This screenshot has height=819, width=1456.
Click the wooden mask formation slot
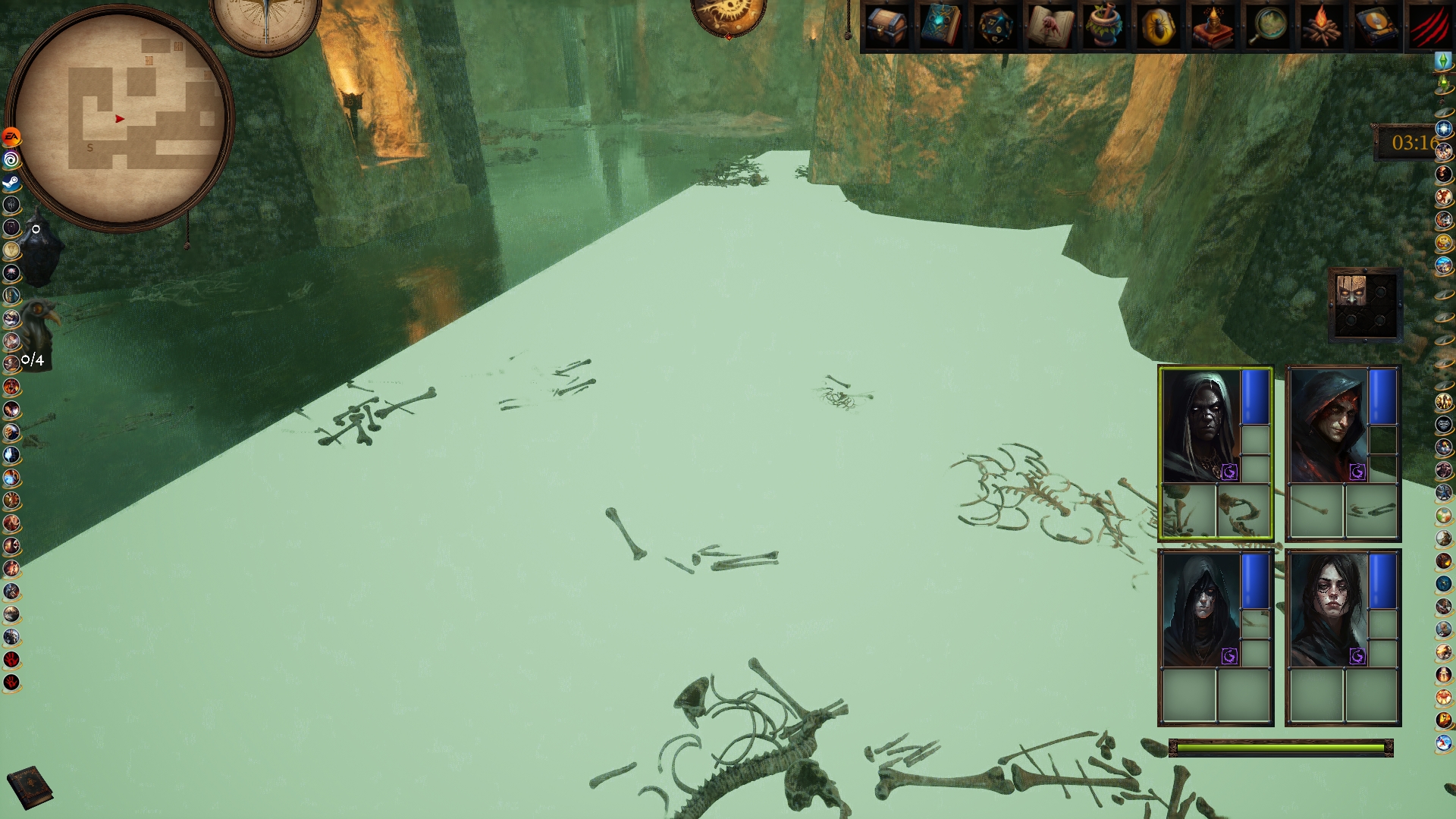click(x=1351, y=290)
